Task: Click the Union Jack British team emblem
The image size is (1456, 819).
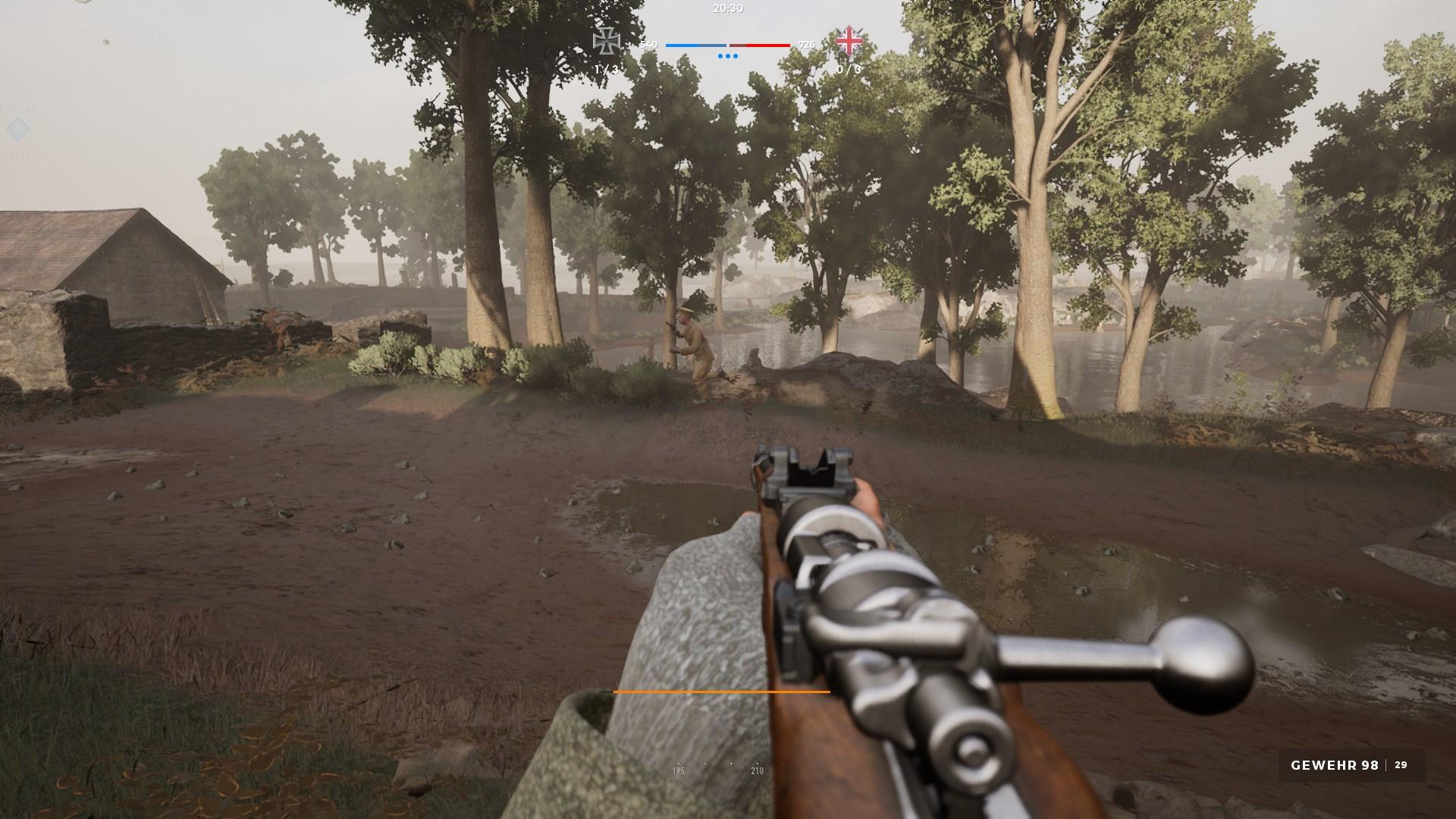Action: point(849,41)
